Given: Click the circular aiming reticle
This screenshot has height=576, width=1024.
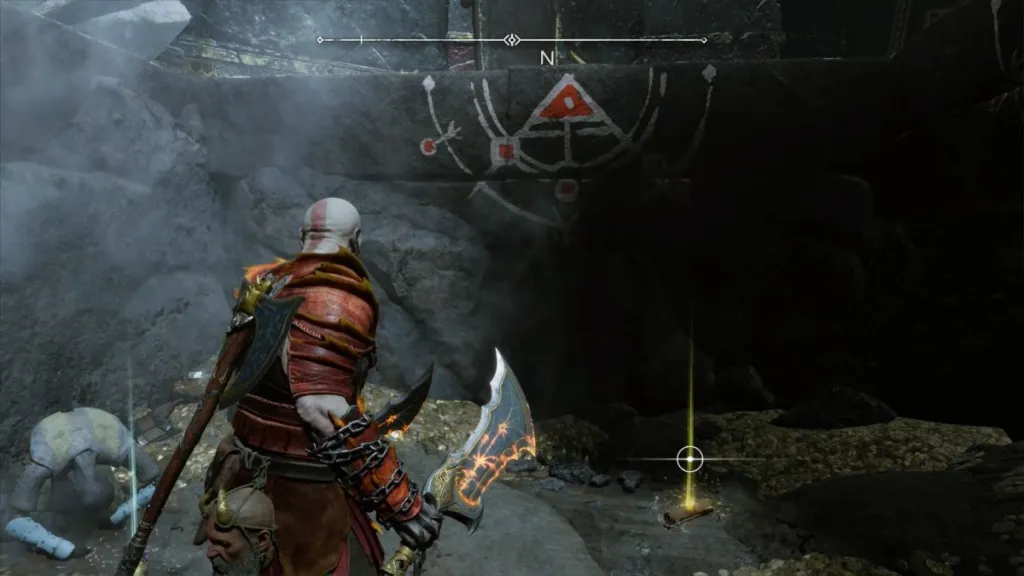Looking at the screenshot, I should [690, 459].
